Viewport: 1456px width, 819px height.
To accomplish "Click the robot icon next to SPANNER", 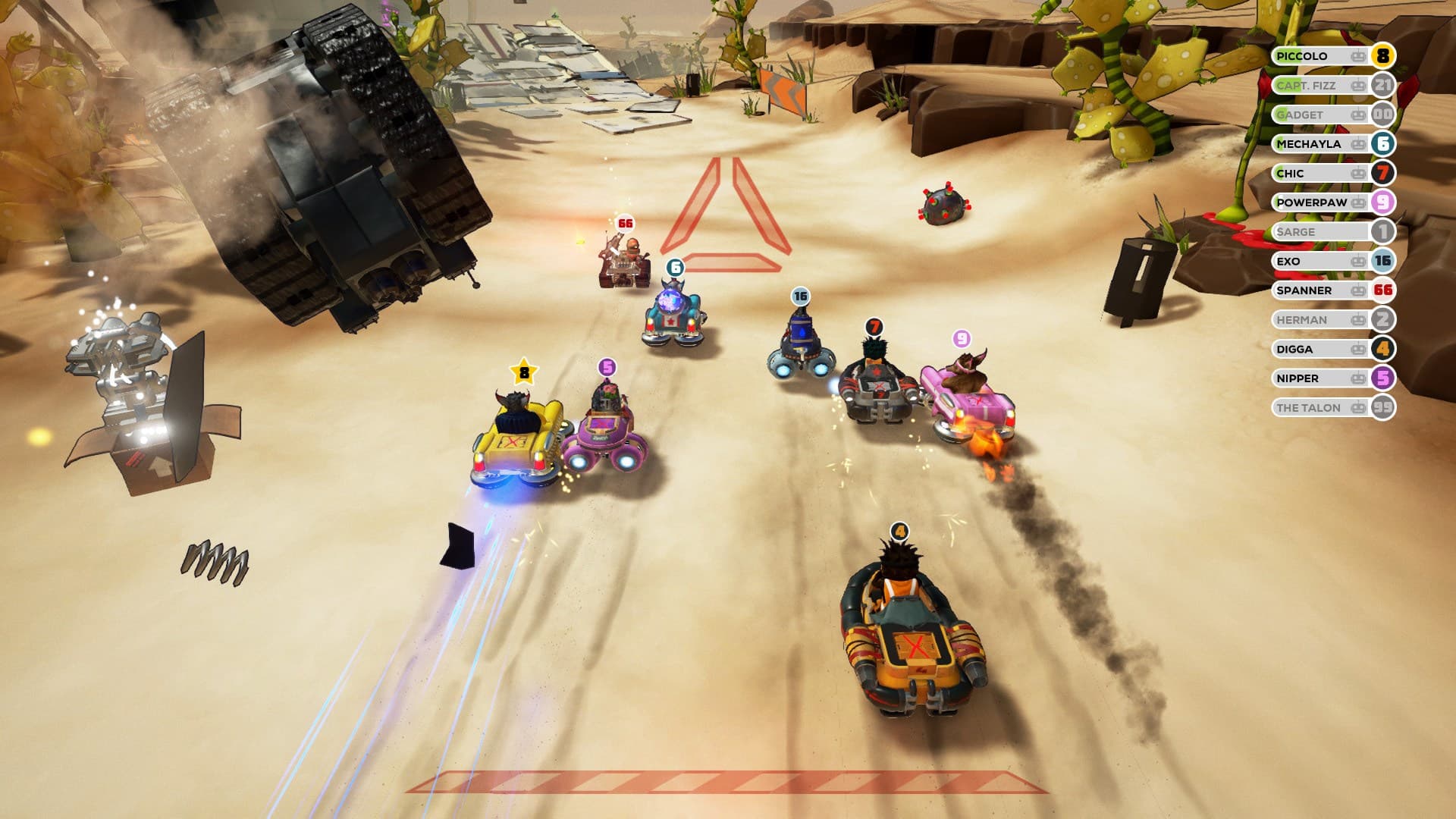I will tap(1357, 290).
